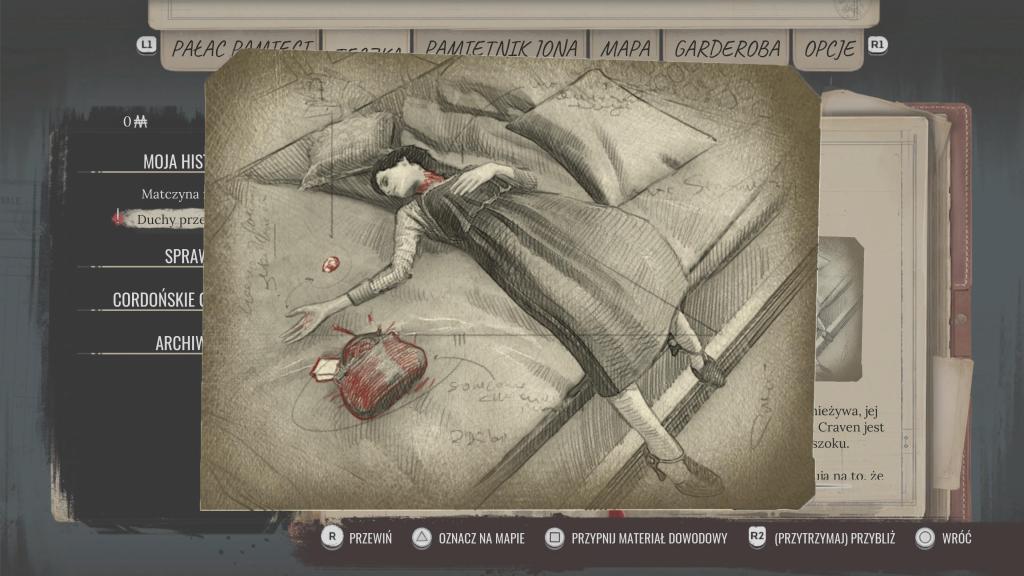1024x576 pixels.
Task: Open the Pamiętnik Jona tab
Action: 501,47
